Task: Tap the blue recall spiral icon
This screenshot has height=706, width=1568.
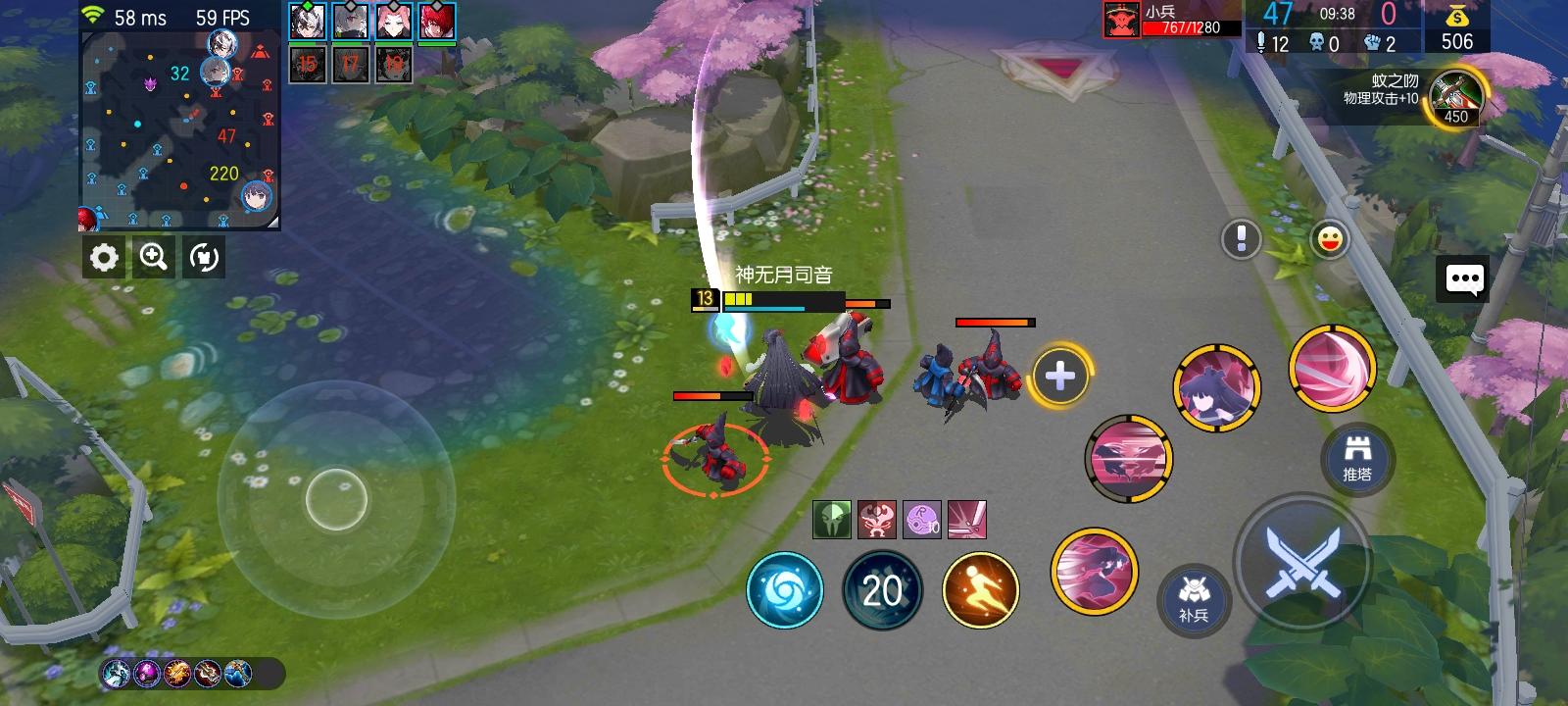Action: pos(784,589)
